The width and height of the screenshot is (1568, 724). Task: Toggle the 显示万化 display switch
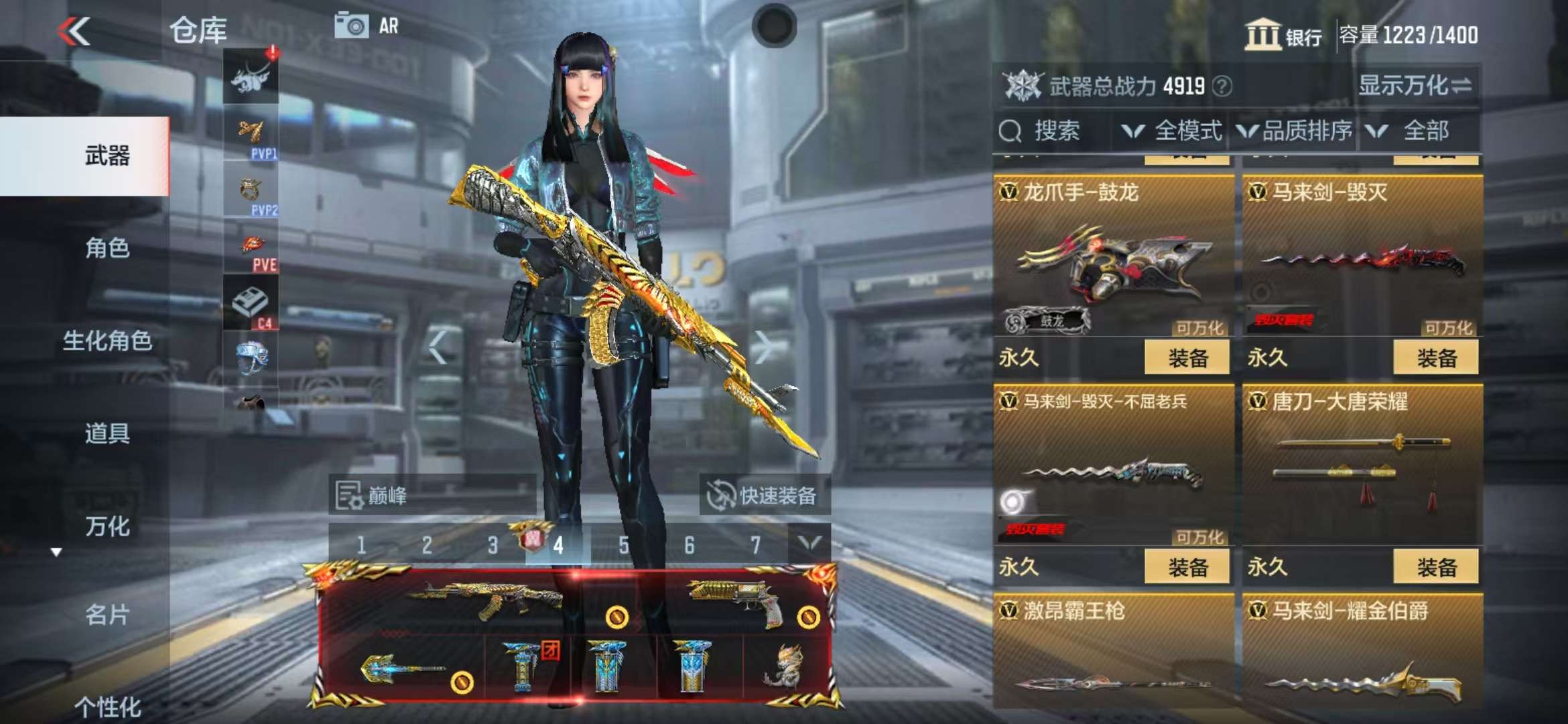click(x=1415, y=86)
